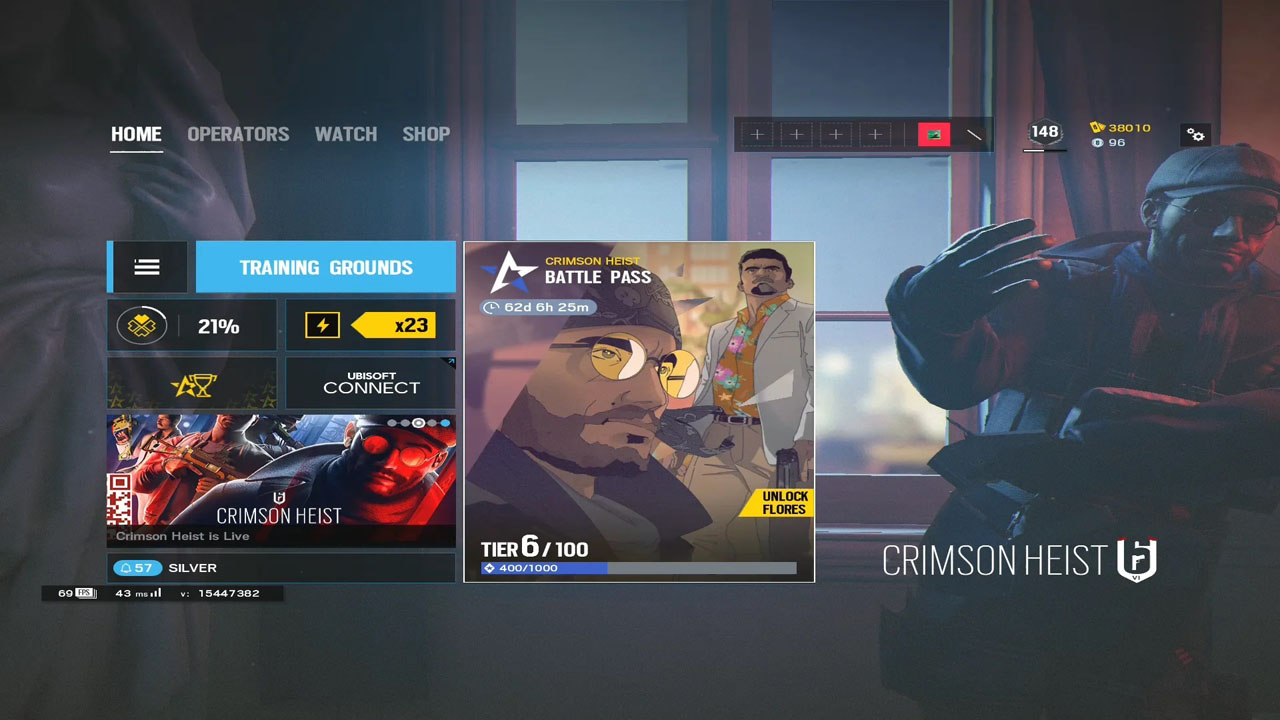The image size is (1280, 720).
Task: Click the Tier 6 battle pass progress bar
Action: pyautogui.click(x=639, y=567)
